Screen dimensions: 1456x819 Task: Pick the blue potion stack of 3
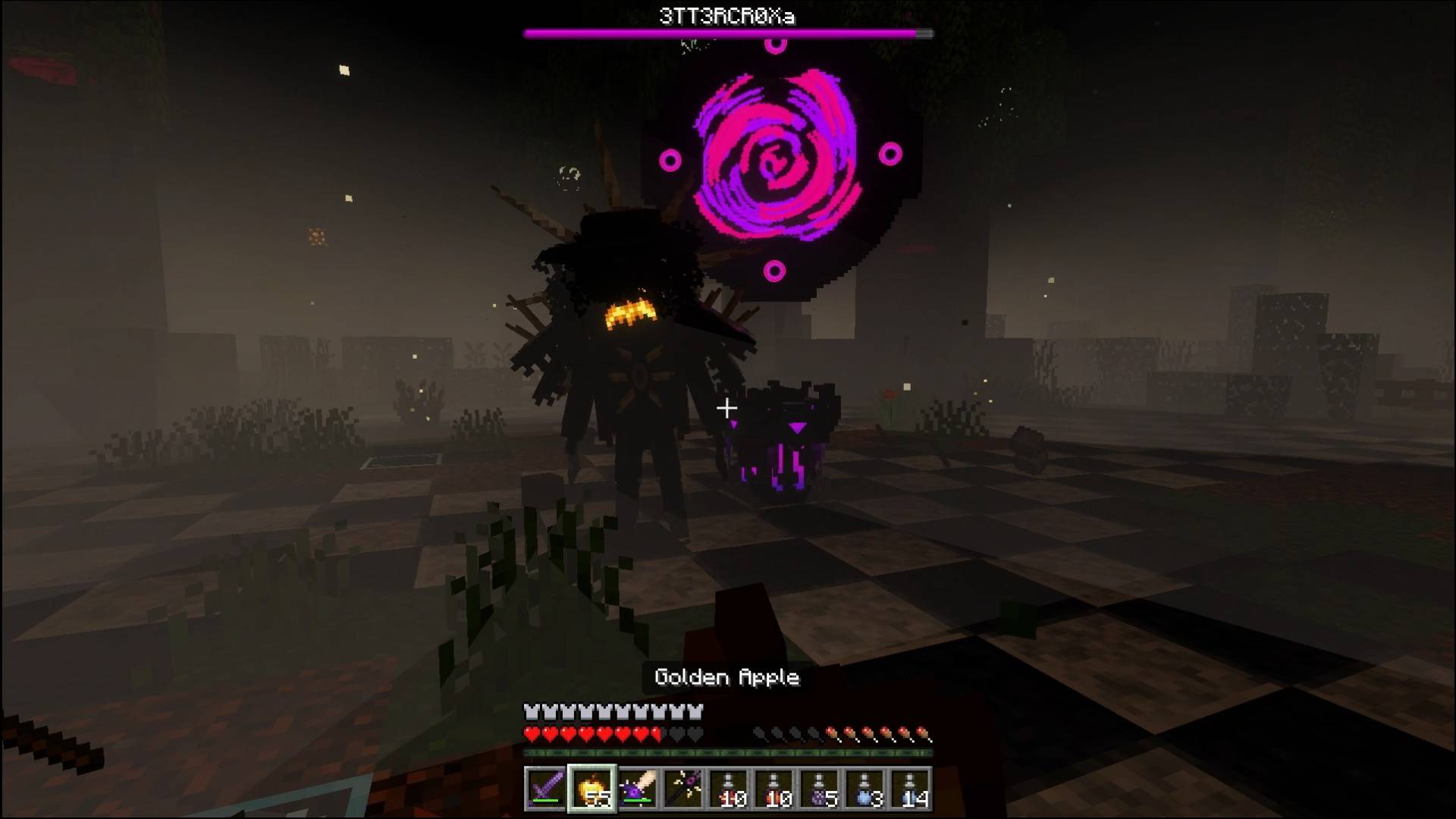pos(865,789)
